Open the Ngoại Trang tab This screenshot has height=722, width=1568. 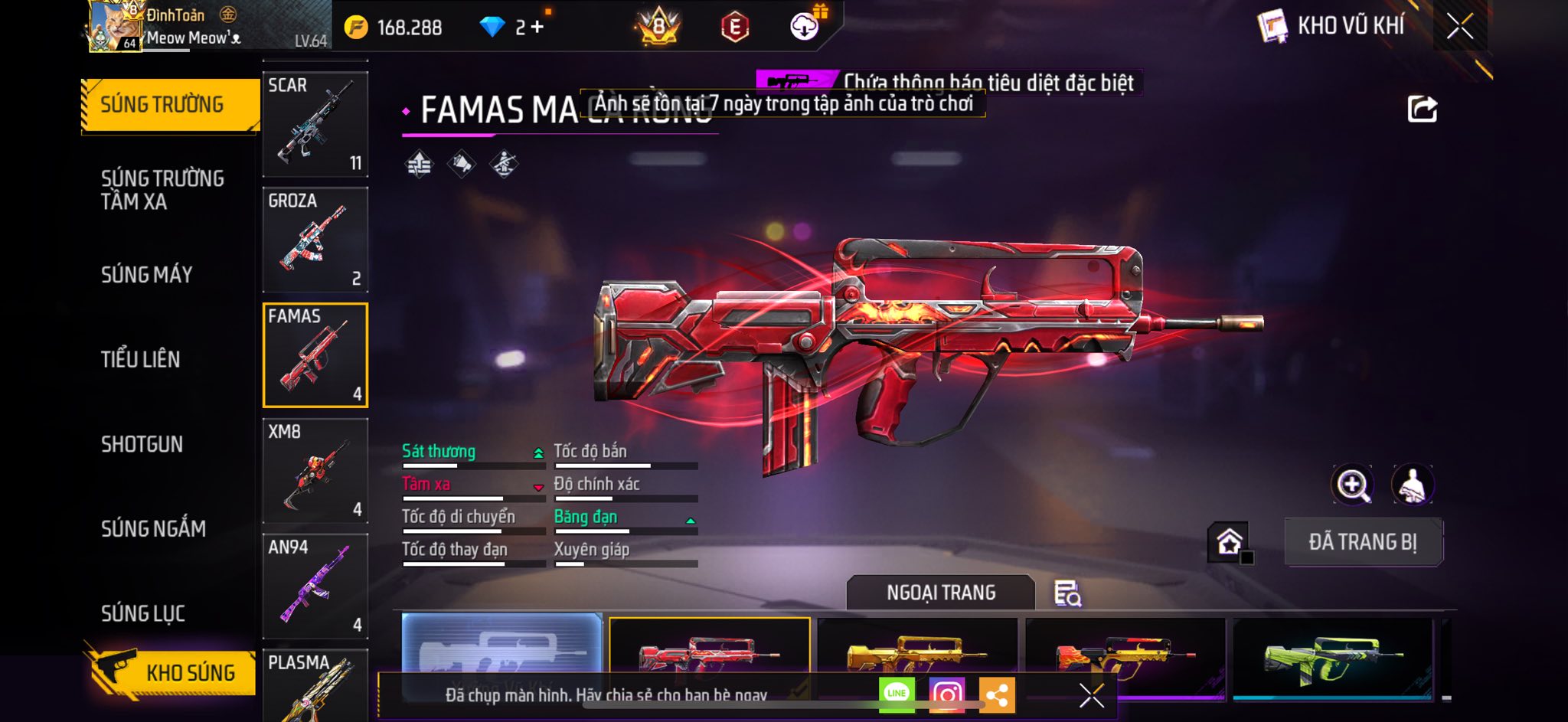click(x=941, y=593)
